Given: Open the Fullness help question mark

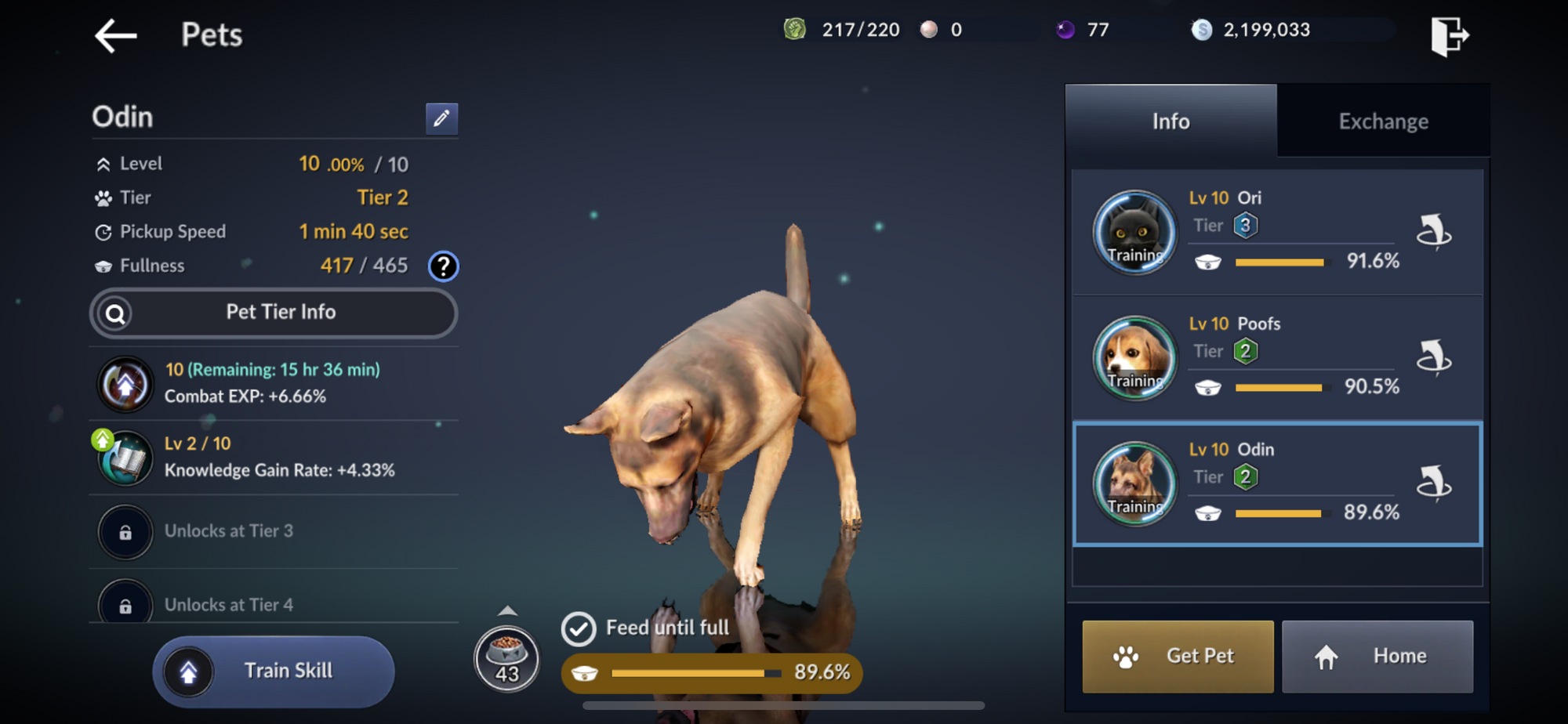Looking at the screenshot, I should pos(443,266).
